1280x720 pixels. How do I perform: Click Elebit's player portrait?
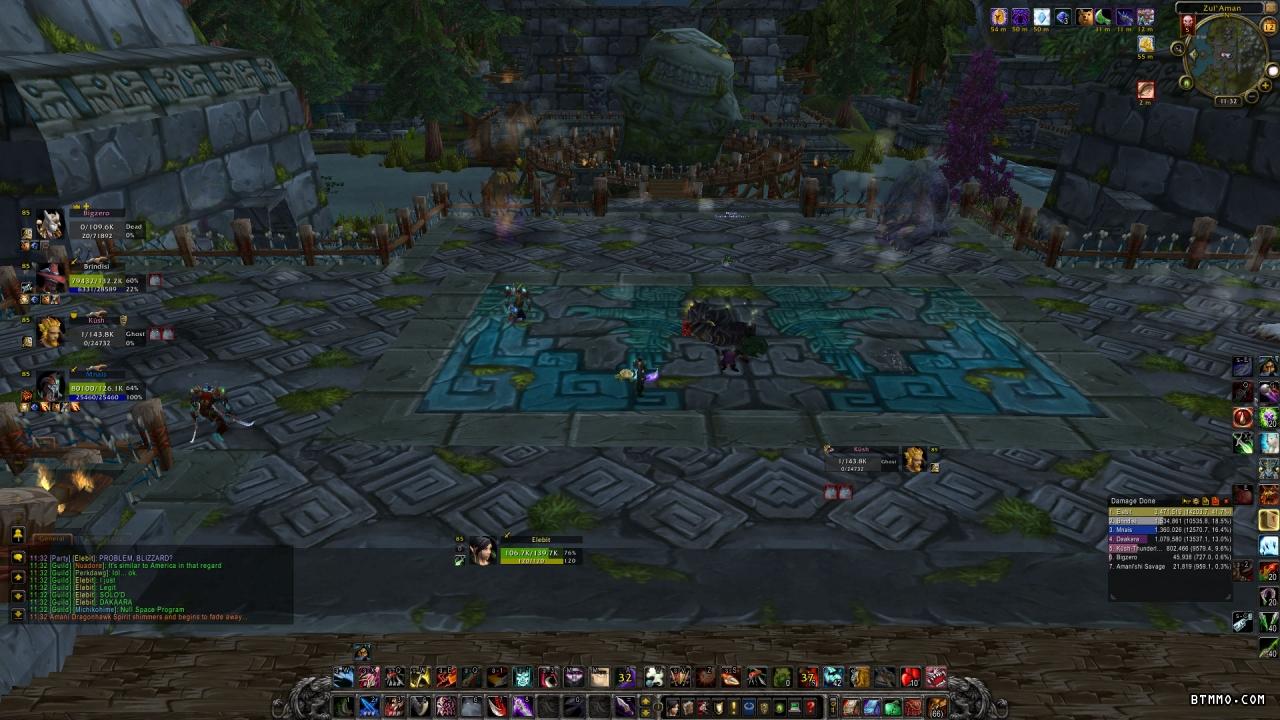pyautogui.click(x=483, y=552)
